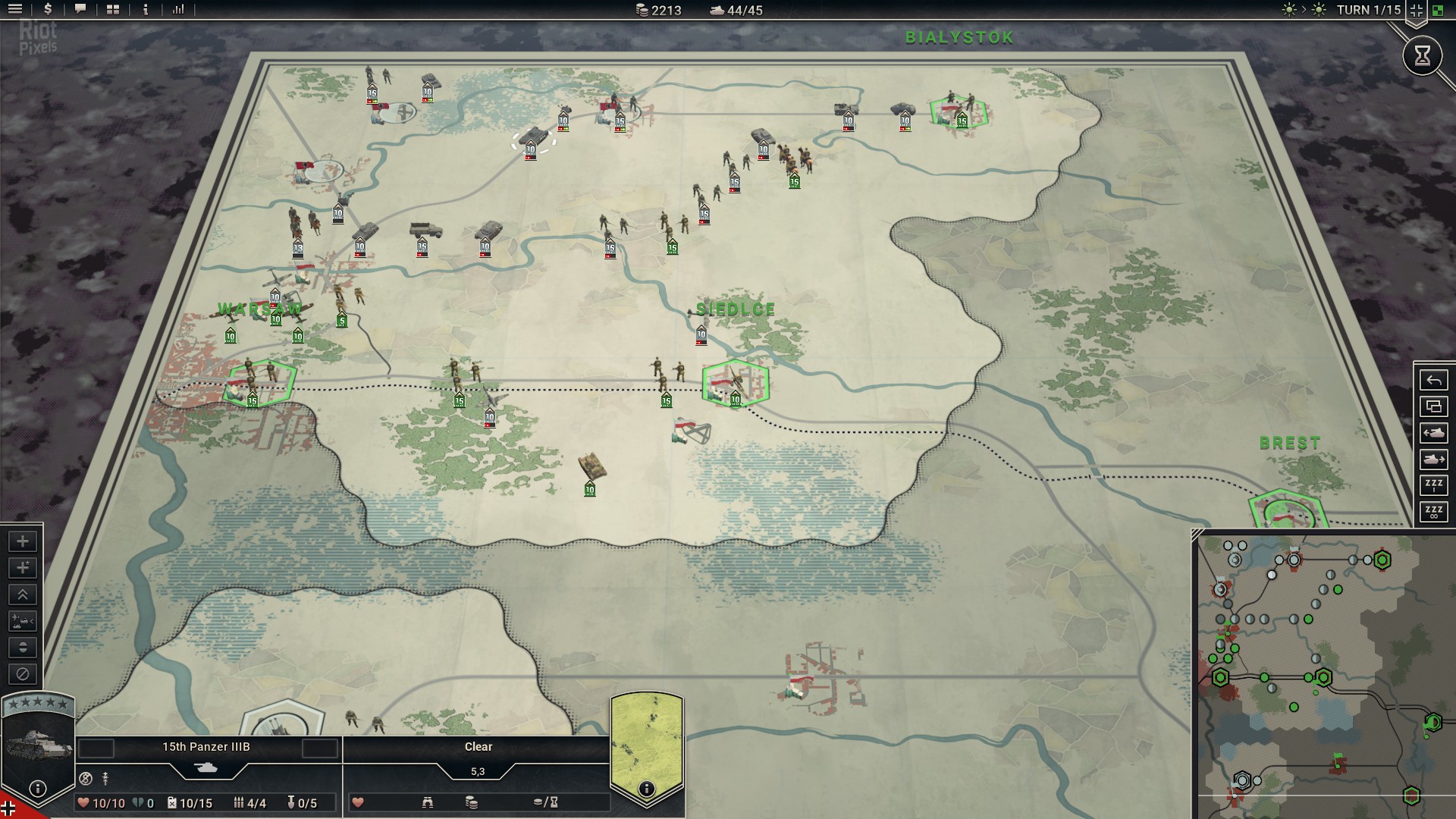Undo the last move with the arrow button
This screenshot has height=819, width=1456.
pyautogui.click(x=1433, y=381)
